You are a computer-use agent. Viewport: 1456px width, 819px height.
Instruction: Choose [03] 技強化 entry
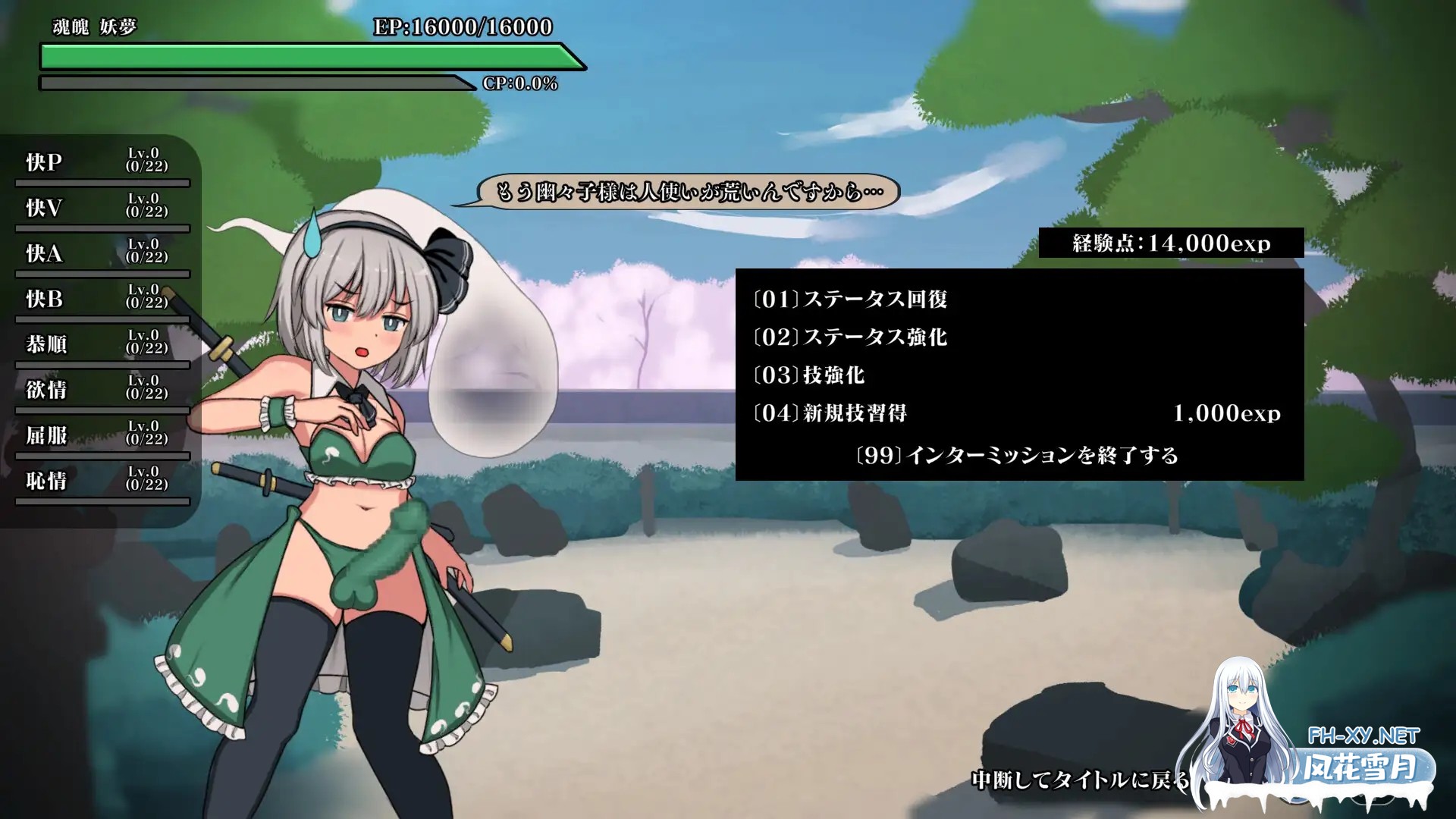(x=808, y=375)
